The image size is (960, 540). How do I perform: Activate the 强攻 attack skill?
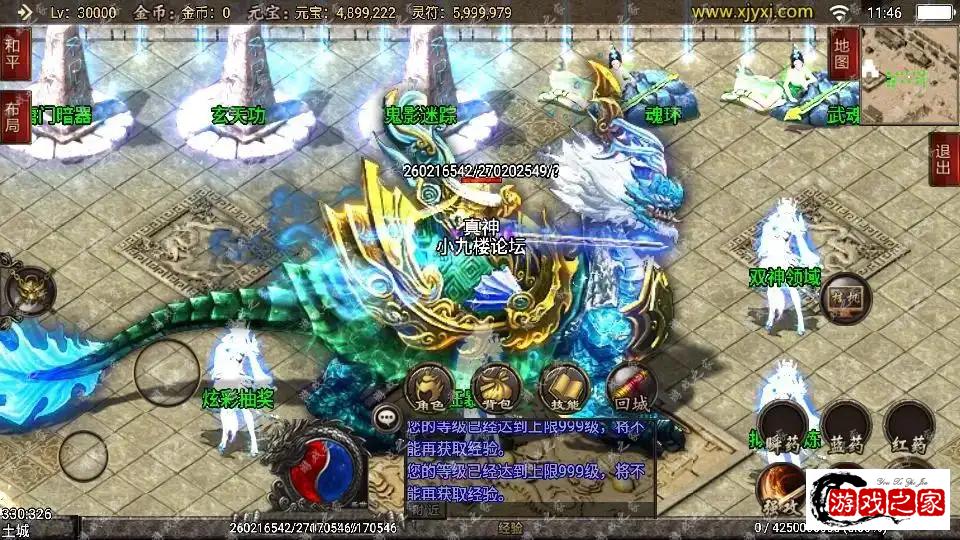tap(779, 487)
